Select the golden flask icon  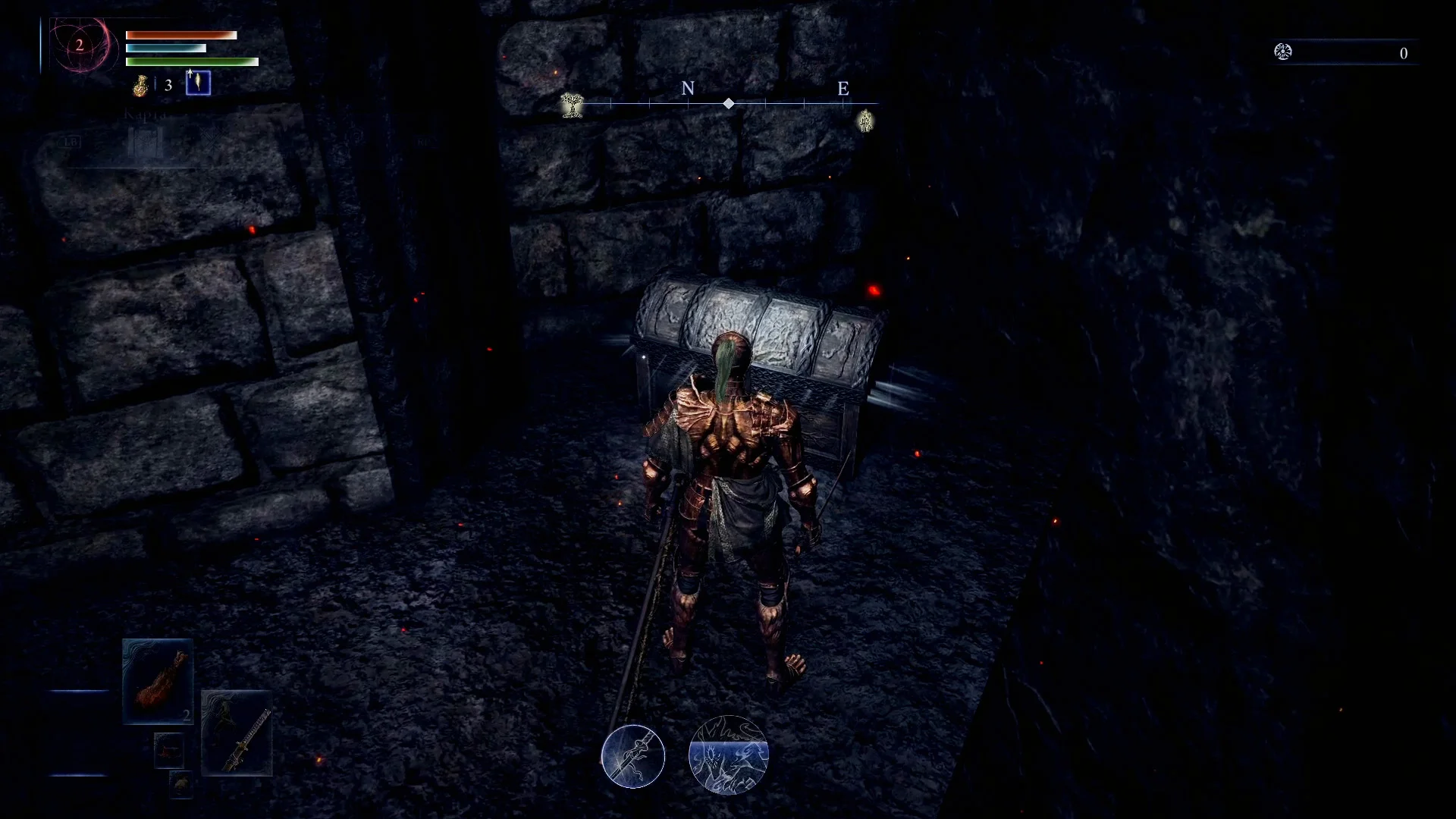140,86
